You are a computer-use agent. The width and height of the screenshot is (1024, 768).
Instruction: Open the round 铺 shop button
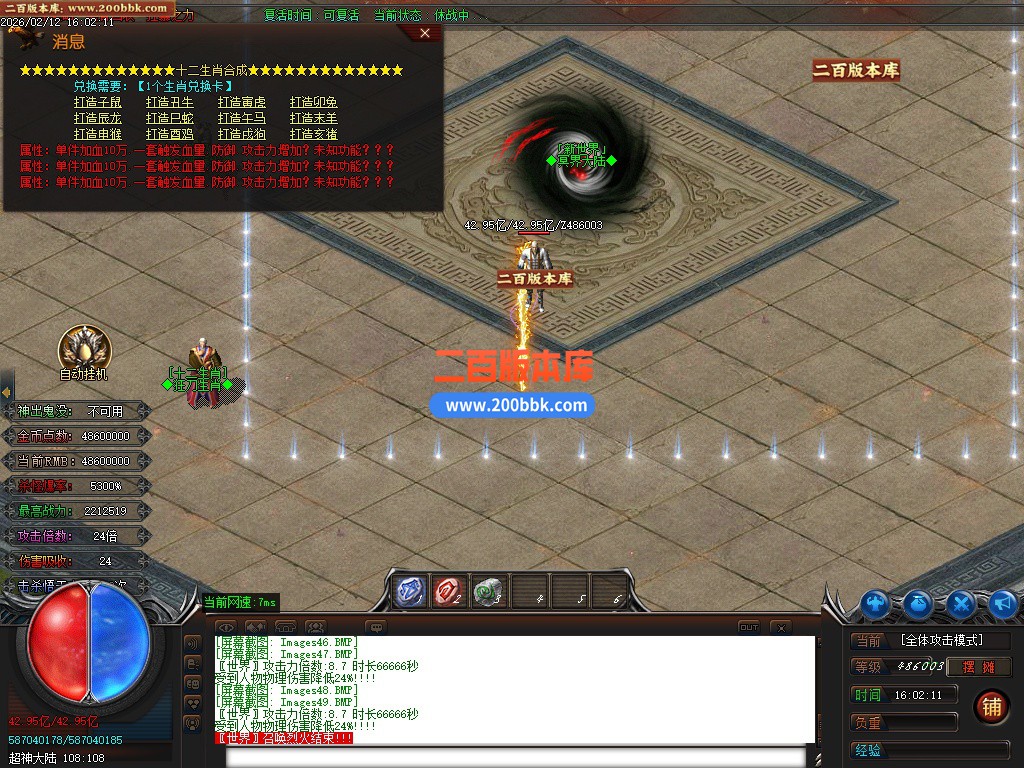point(991,706)
